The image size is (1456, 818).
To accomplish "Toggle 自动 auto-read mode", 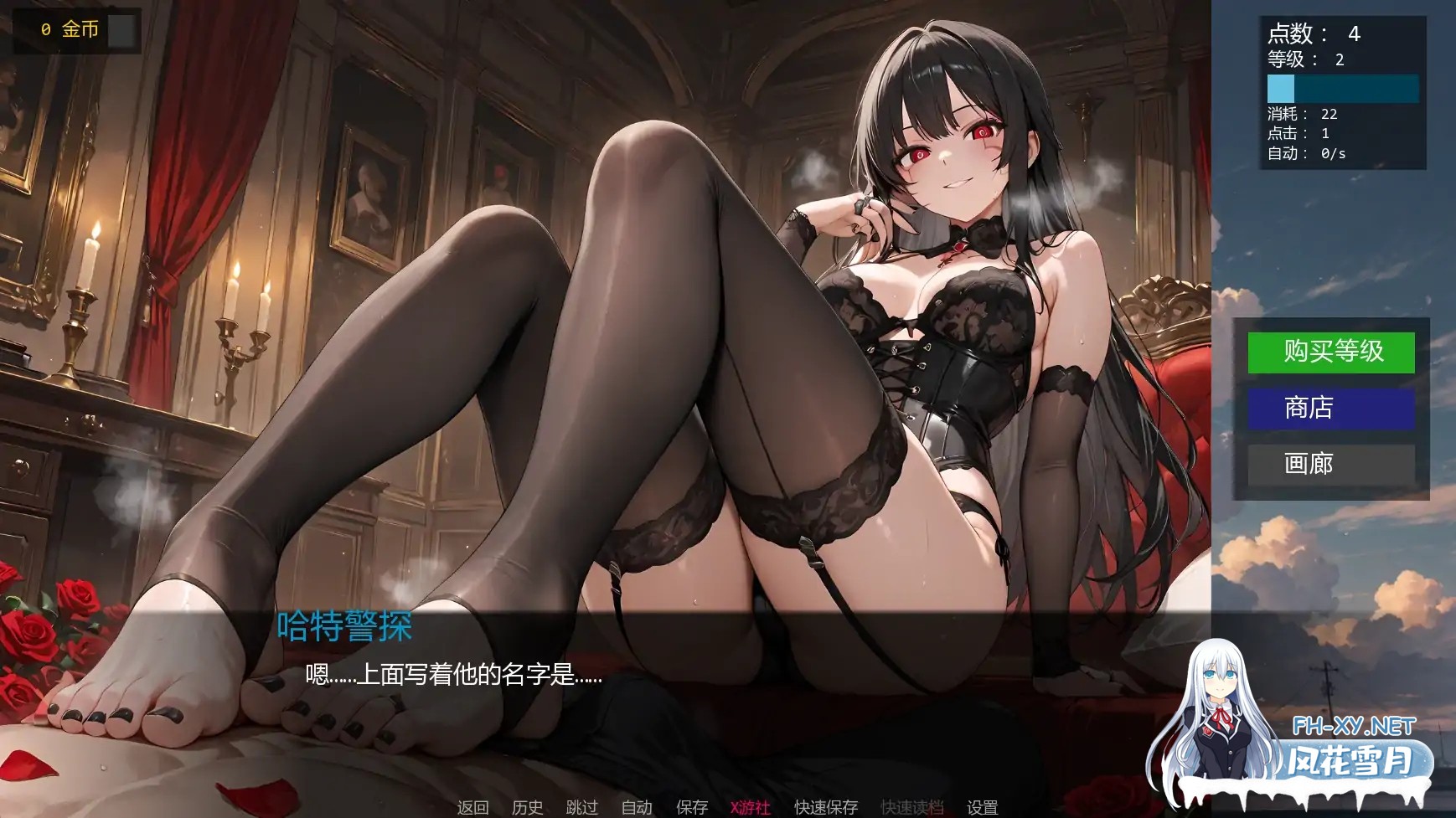I will [637, 808].
